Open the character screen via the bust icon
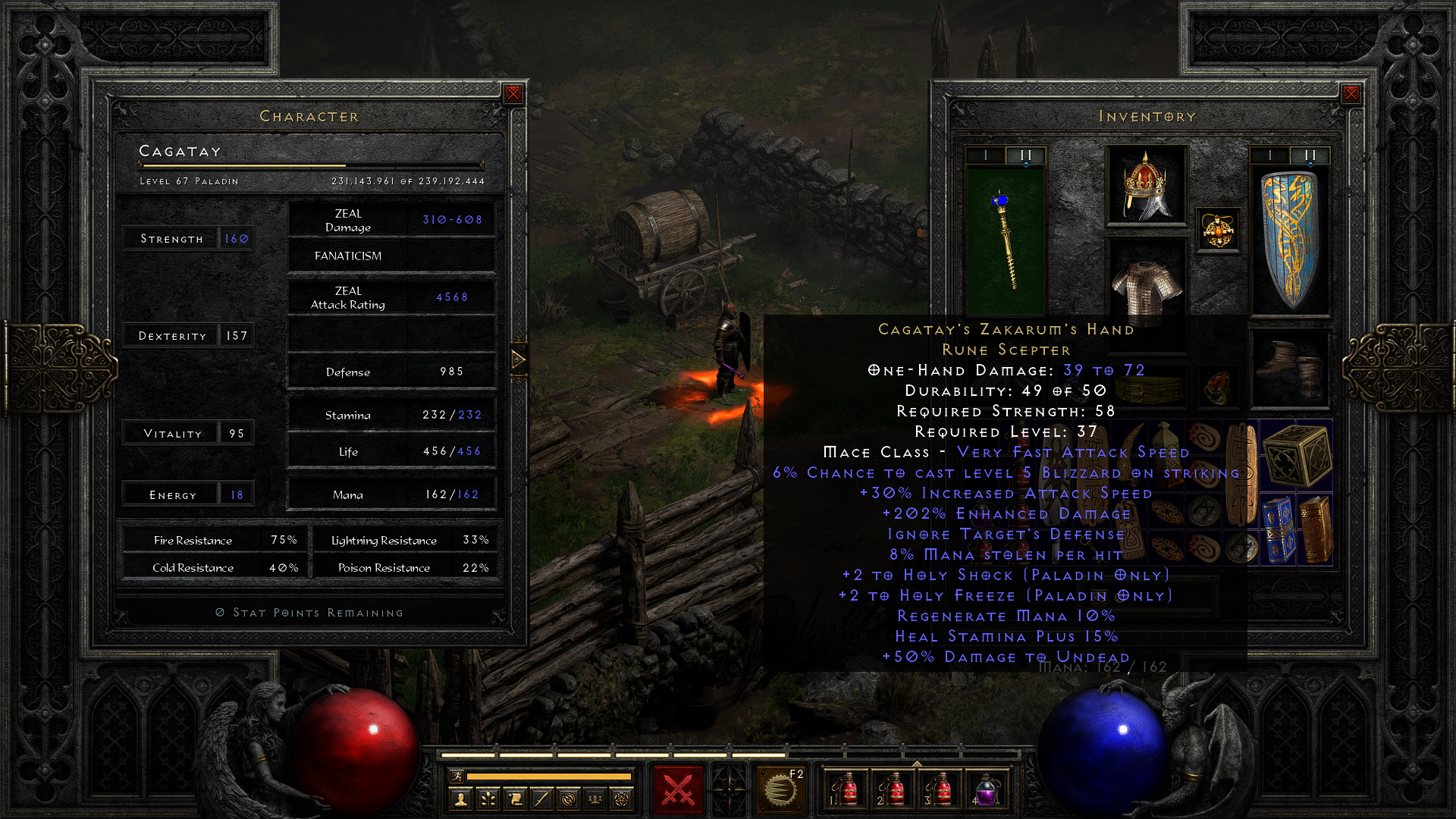This screenshot has width=1456, height=819. click(460, 799)
